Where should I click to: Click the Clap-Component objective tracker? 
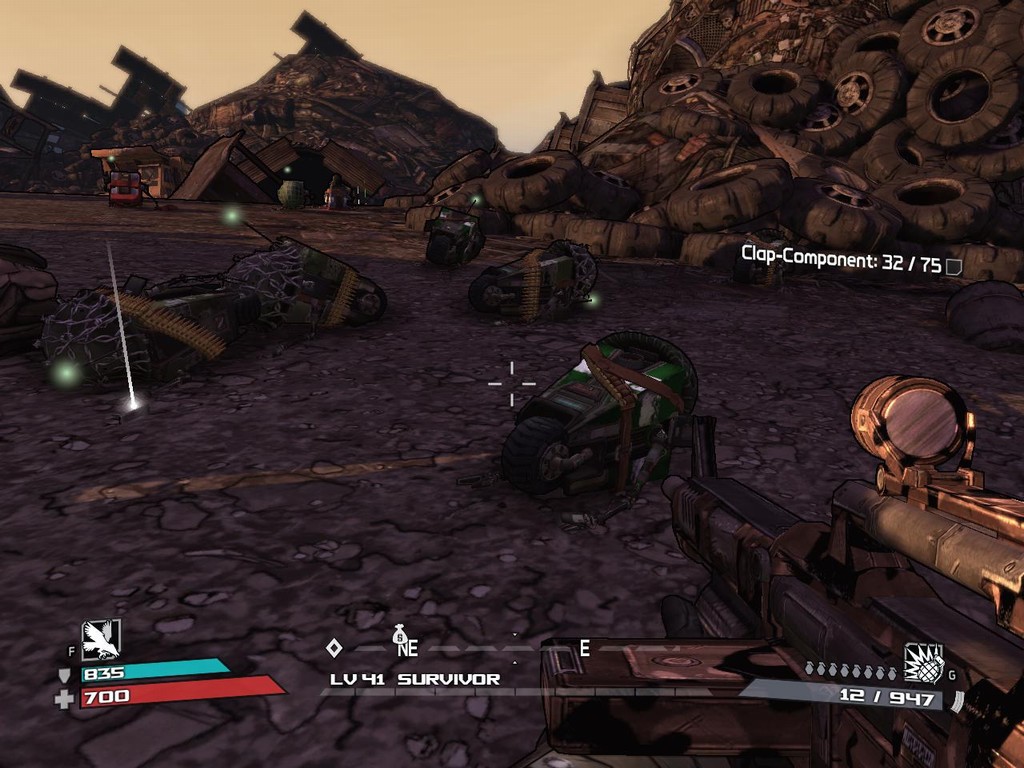click(x=840, y=266)
